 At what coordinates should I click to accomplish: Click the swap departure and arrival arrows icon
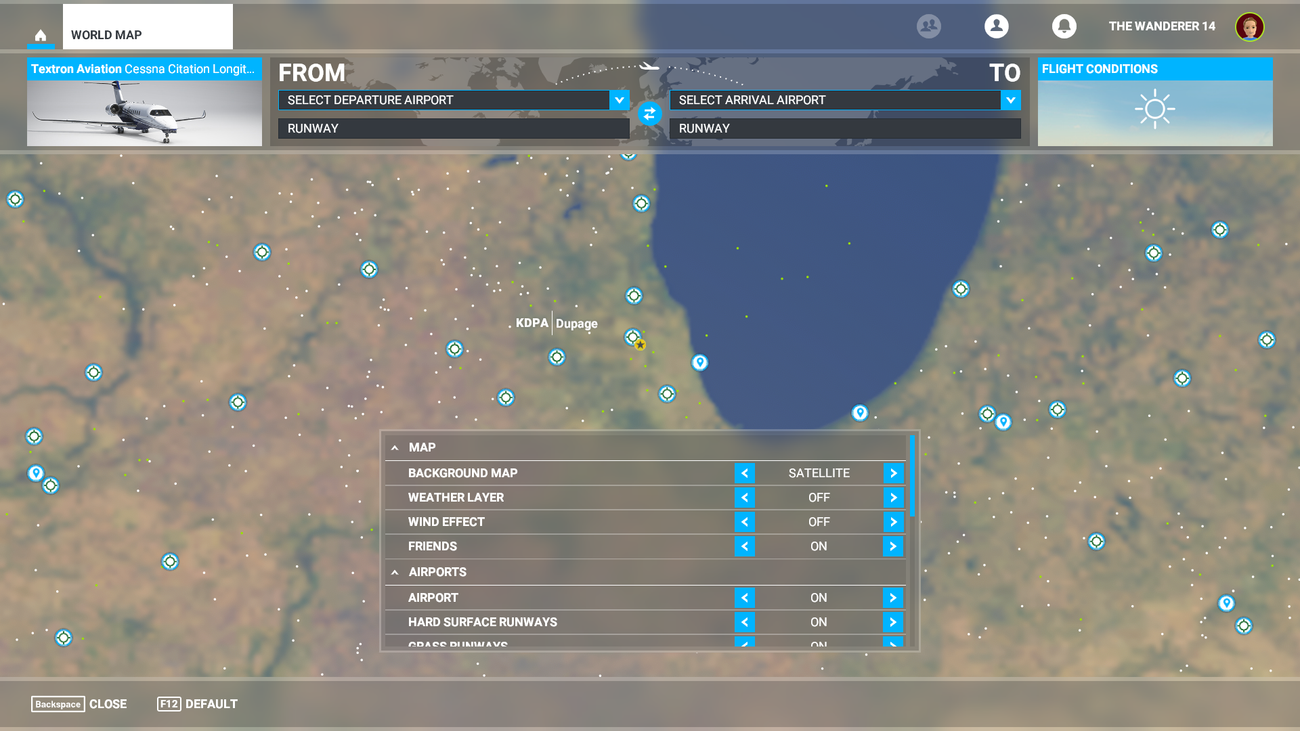pos(649,113)
